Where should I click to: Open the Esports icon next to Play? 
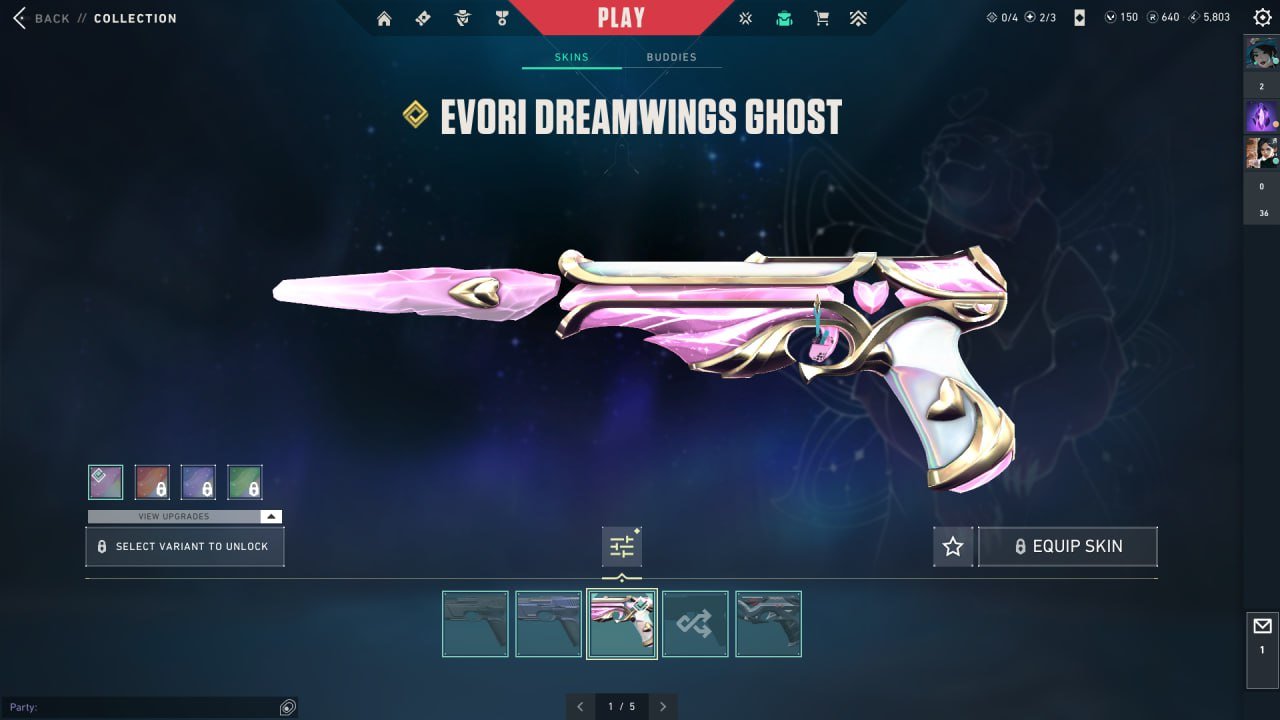tap(744, 17)
